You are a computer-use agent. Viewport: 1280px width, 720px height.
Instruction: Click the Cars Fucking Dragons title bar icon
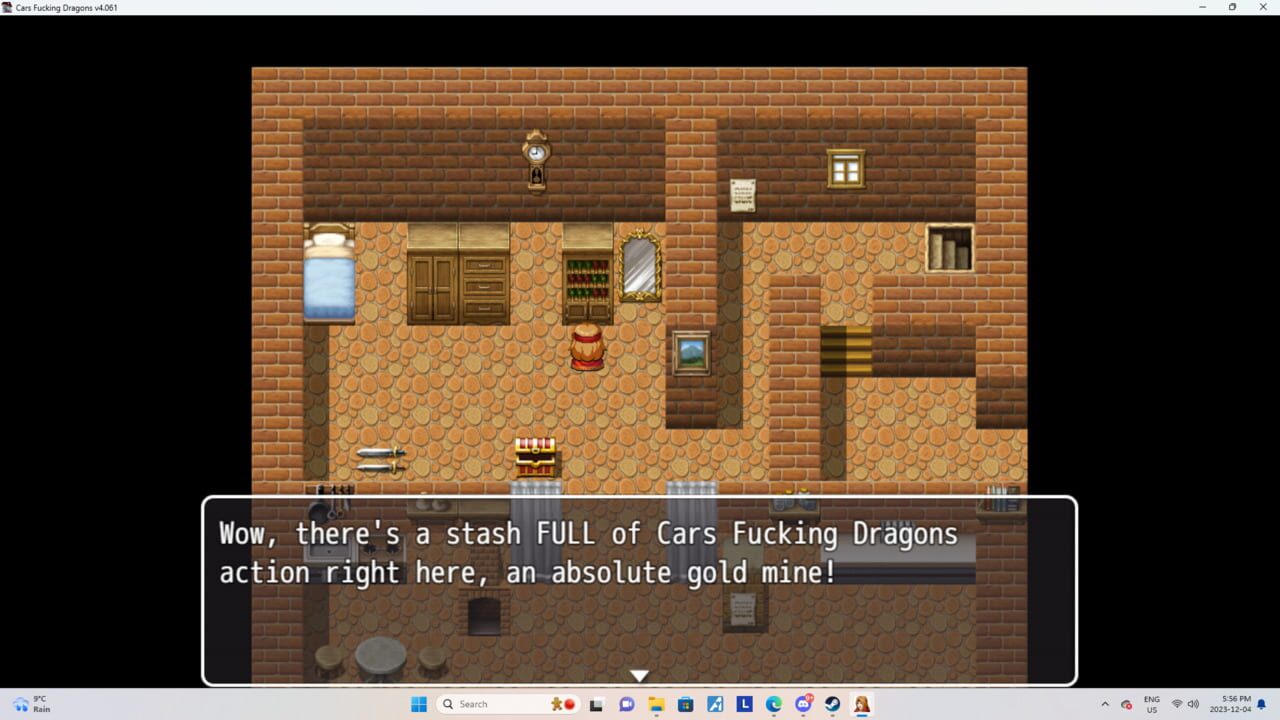[x=8, y=7]
